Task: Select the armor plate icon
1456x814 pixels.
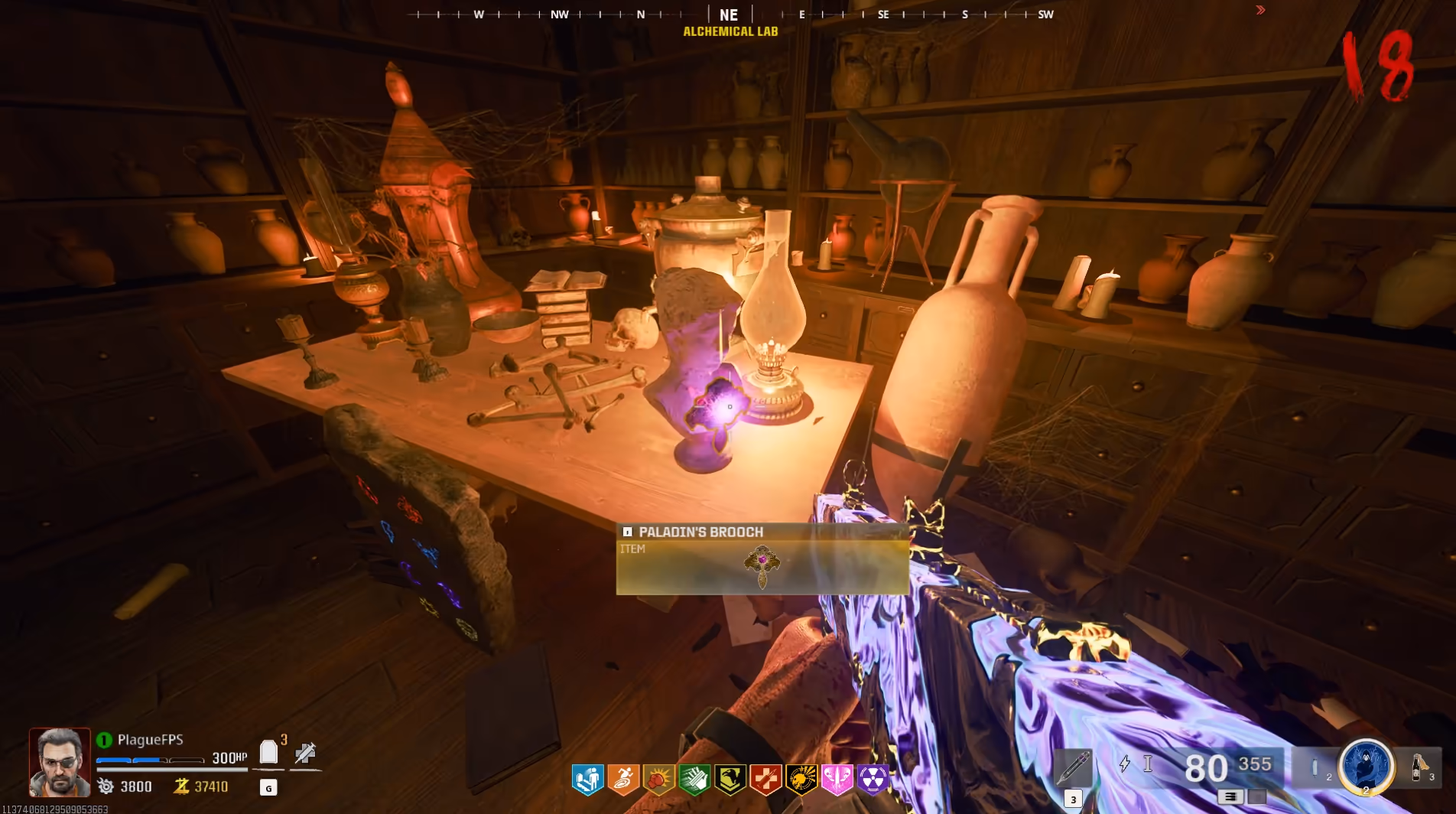Action: click(x=268, y=753)
